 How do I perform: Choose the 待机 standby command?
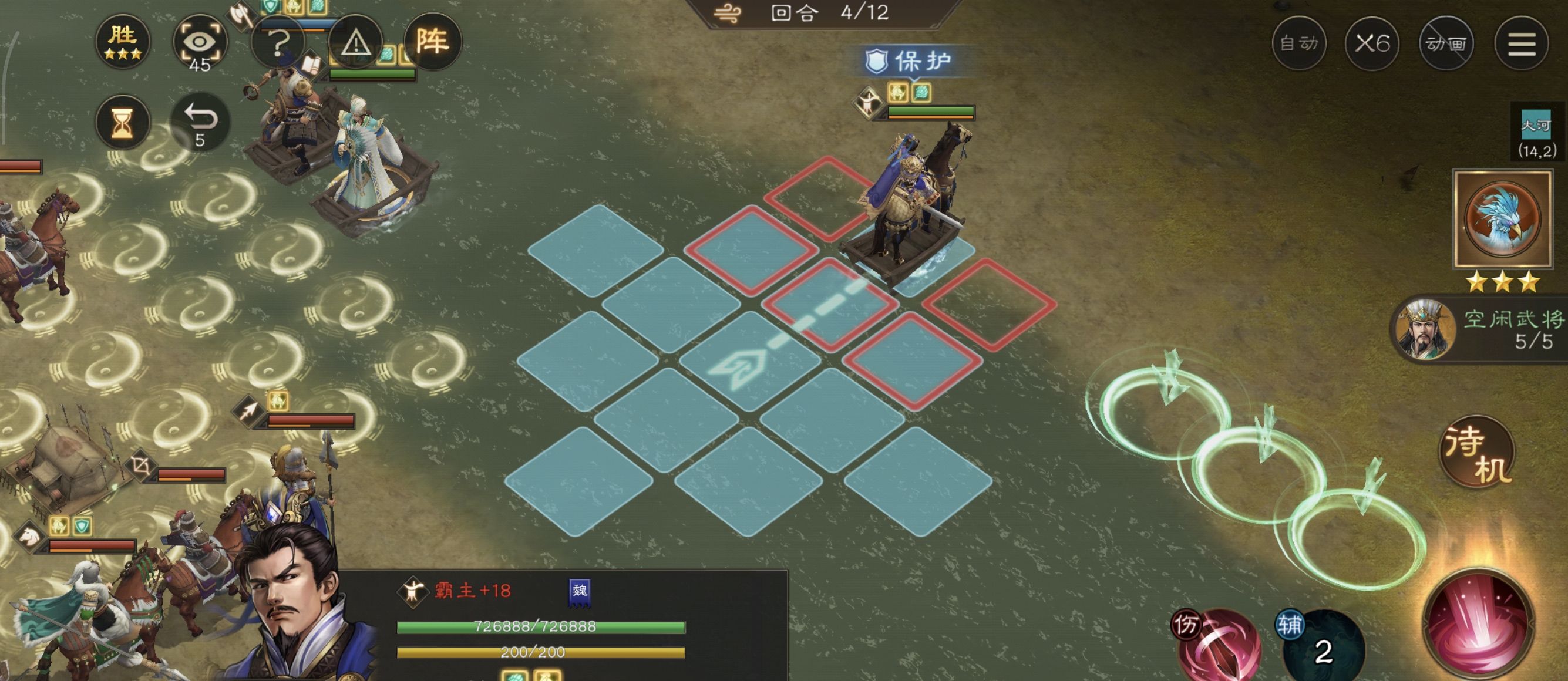pyautogui.click(x=1478, y=453)
